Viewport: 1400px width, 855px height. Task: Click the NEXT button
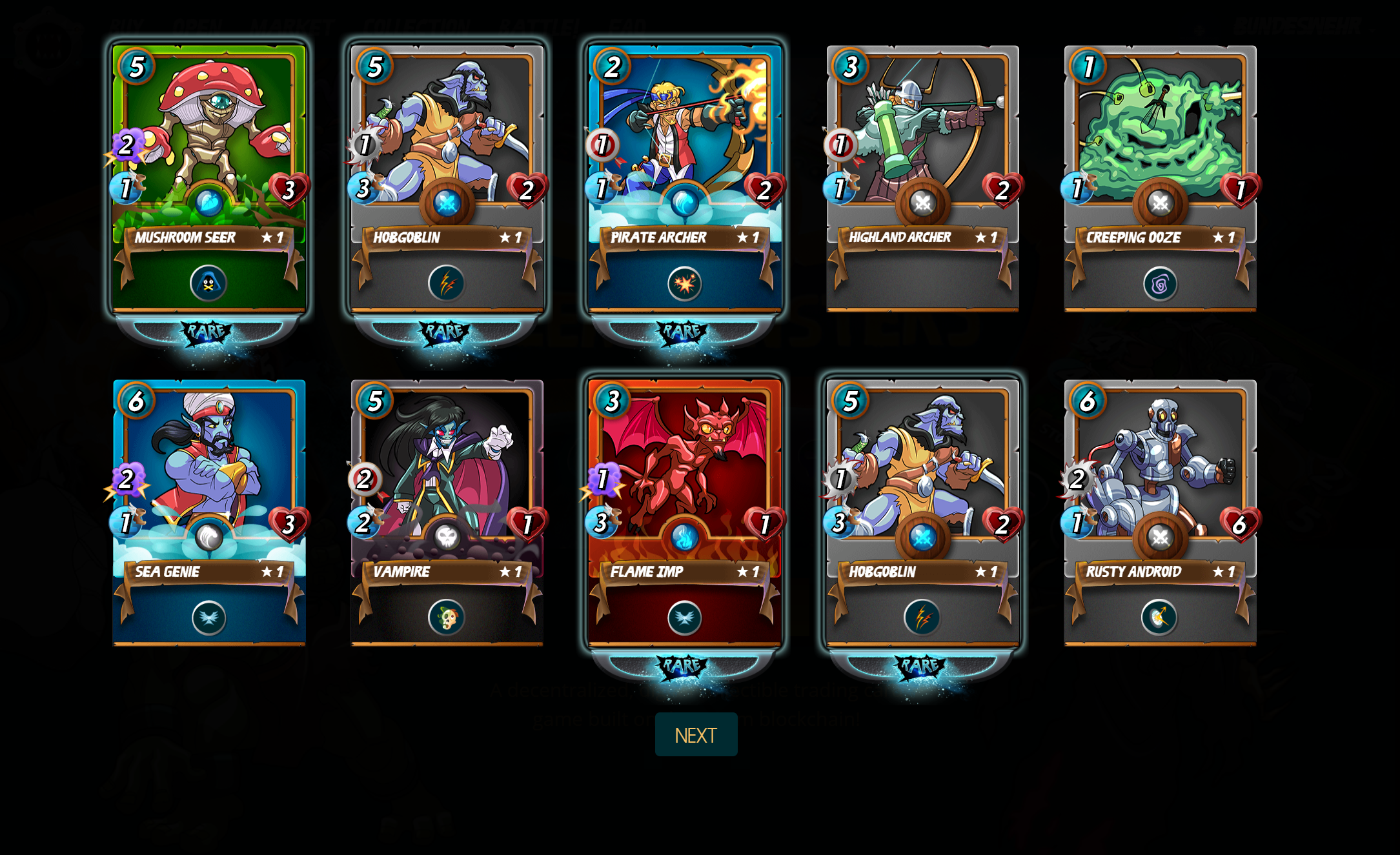point(696,734)
